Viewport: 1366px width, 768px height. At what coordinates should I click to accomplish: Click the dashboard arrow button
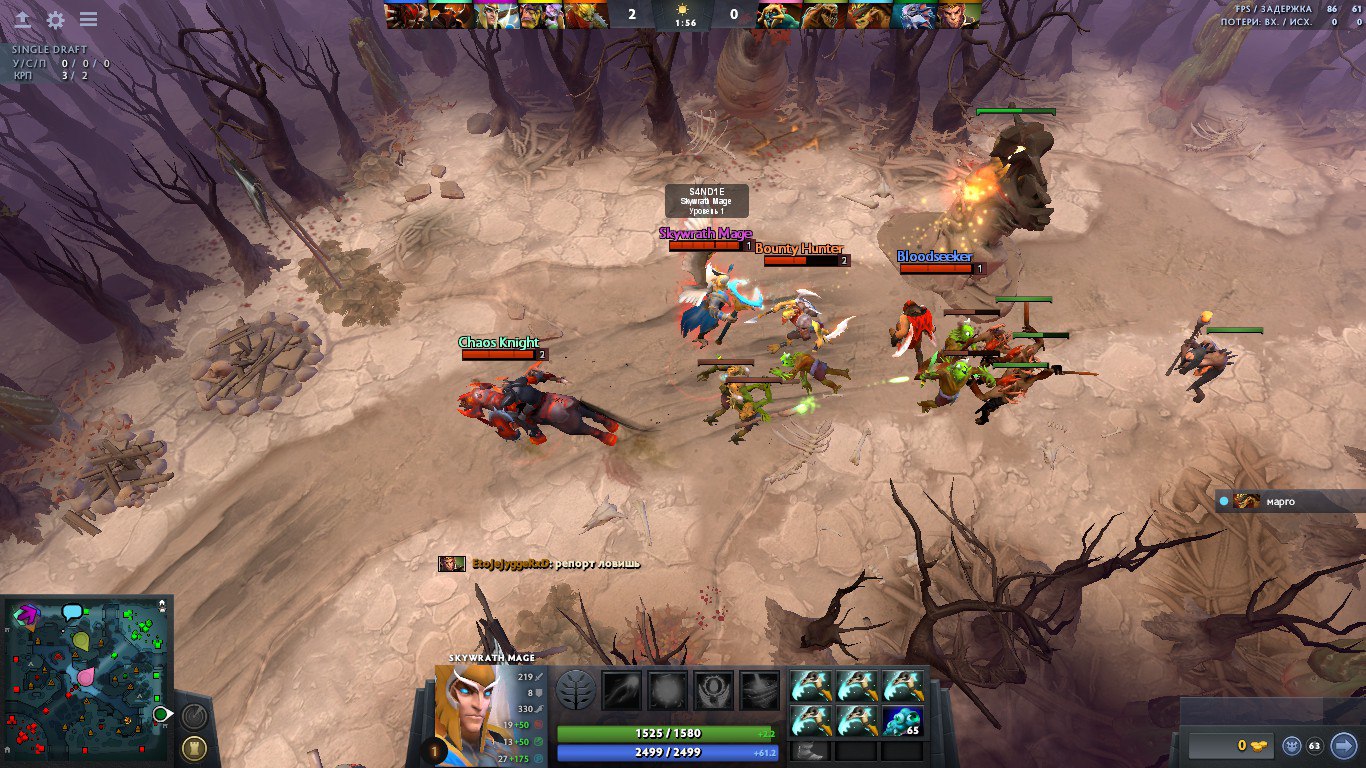click(x=22, y=20)
